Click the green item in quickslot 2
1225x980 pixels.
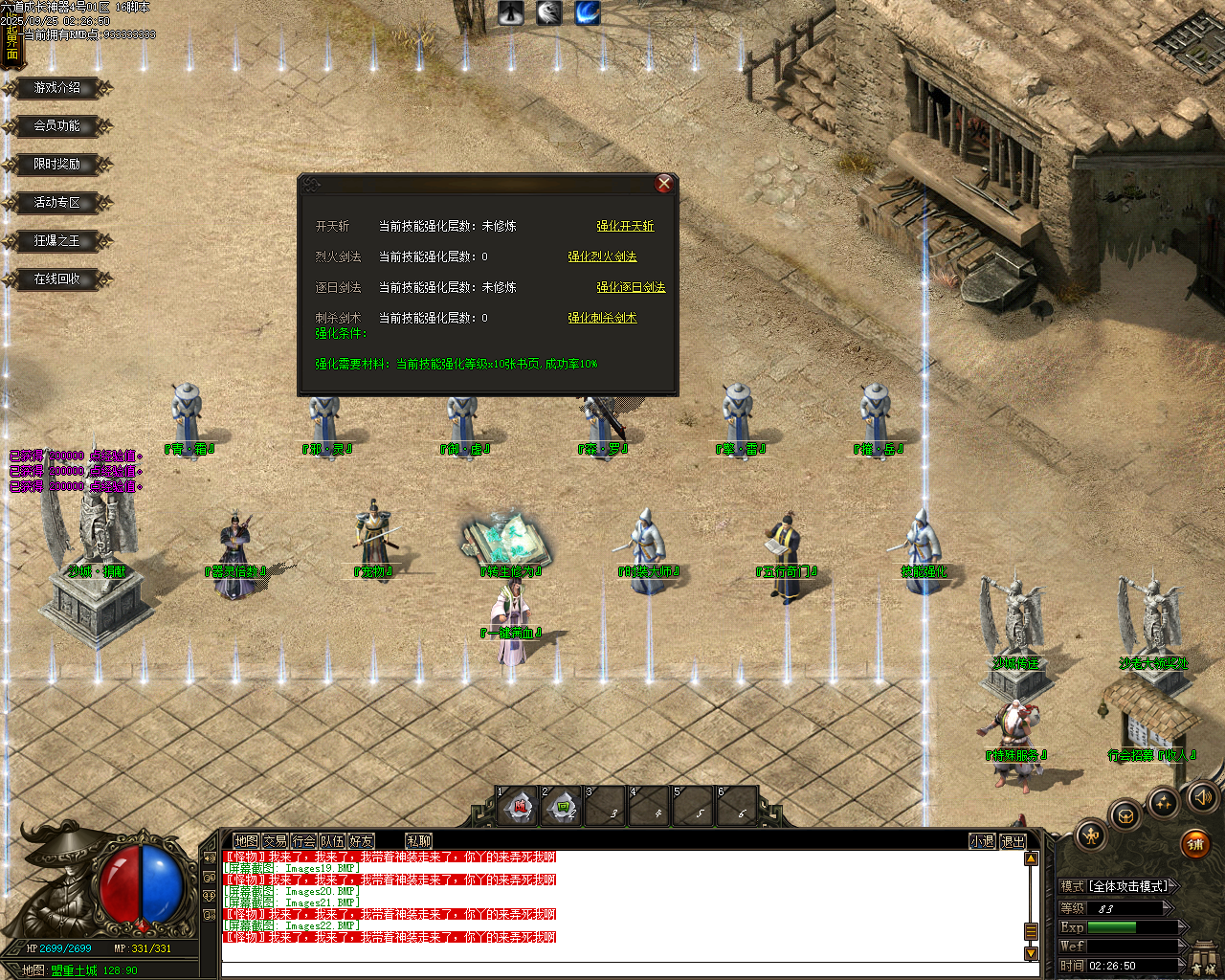click(x=563, y=807)
